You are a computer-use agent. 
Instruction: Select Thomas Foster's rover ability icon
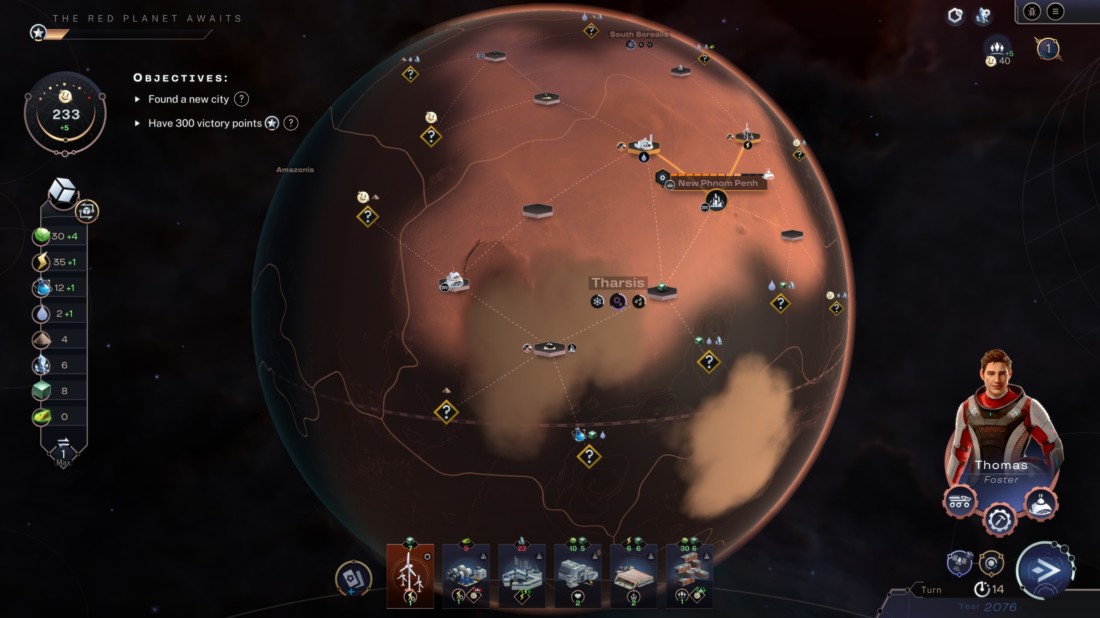961,501
